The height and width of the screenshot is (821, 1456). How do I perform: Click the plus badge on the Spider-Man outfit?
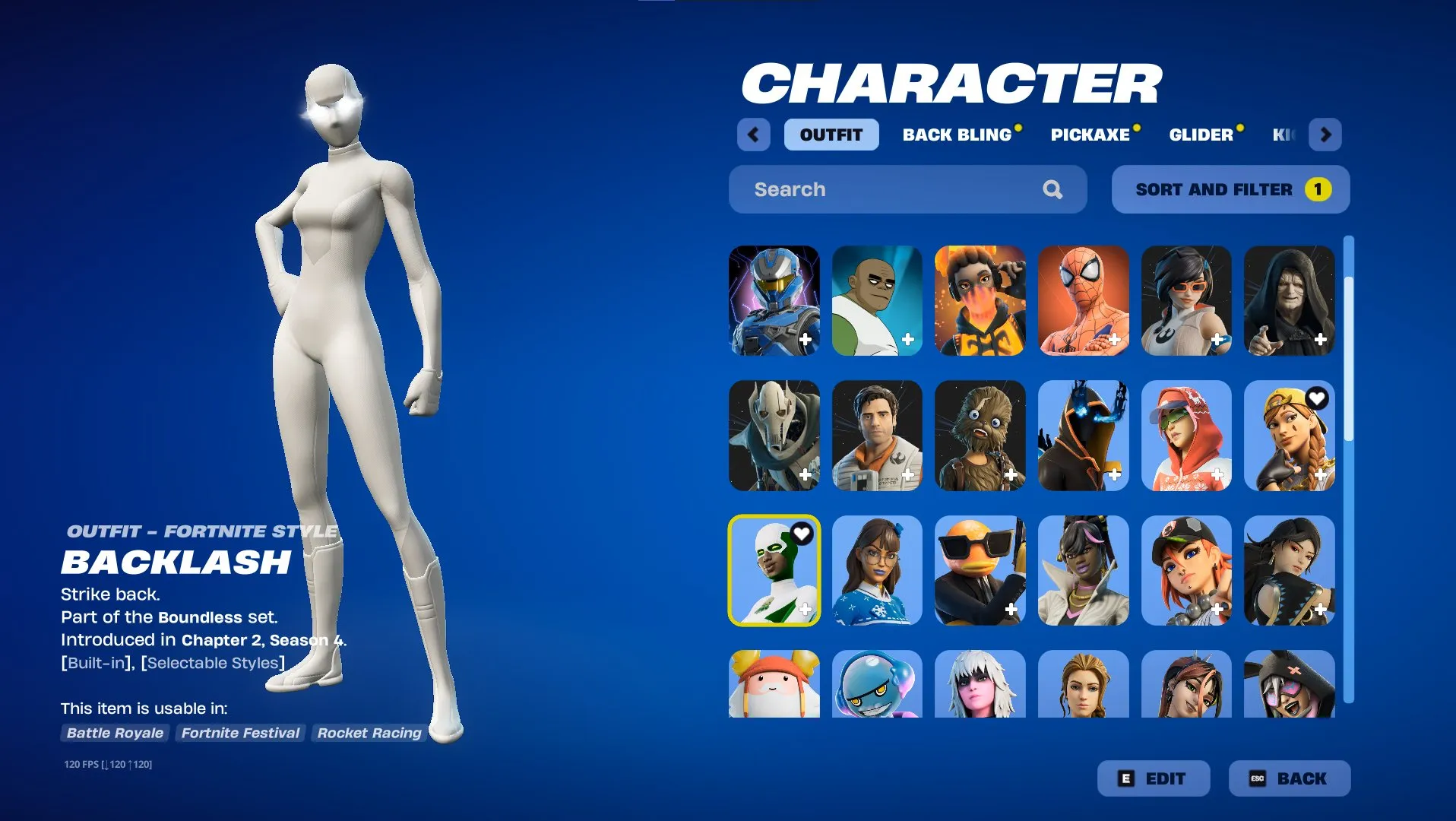click(1115, 340)
